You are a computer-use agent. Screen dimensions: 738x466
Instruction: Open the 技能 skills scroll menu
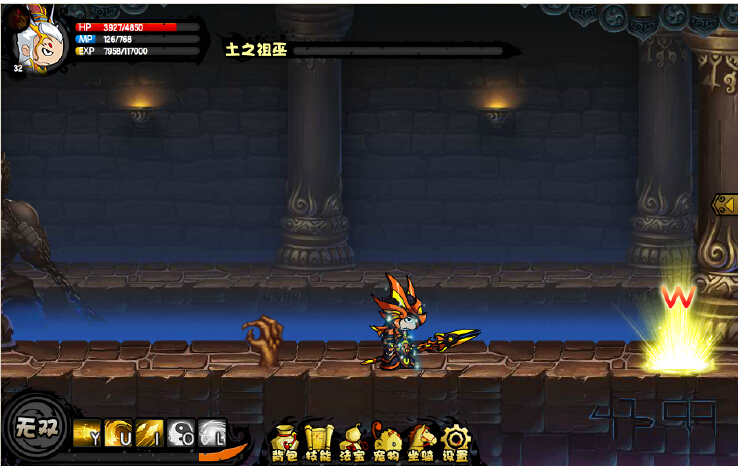tap(318, 441)
